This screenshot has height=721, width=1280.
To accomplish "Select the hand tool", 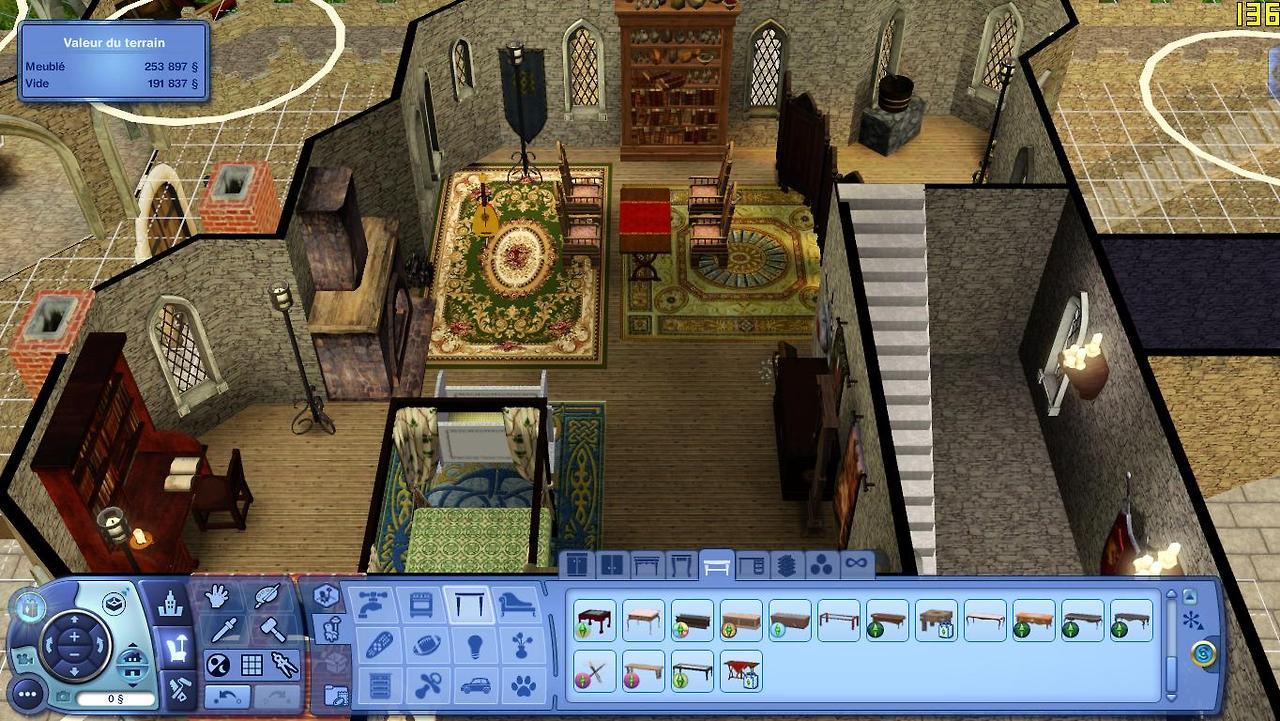I will [218, 596].
